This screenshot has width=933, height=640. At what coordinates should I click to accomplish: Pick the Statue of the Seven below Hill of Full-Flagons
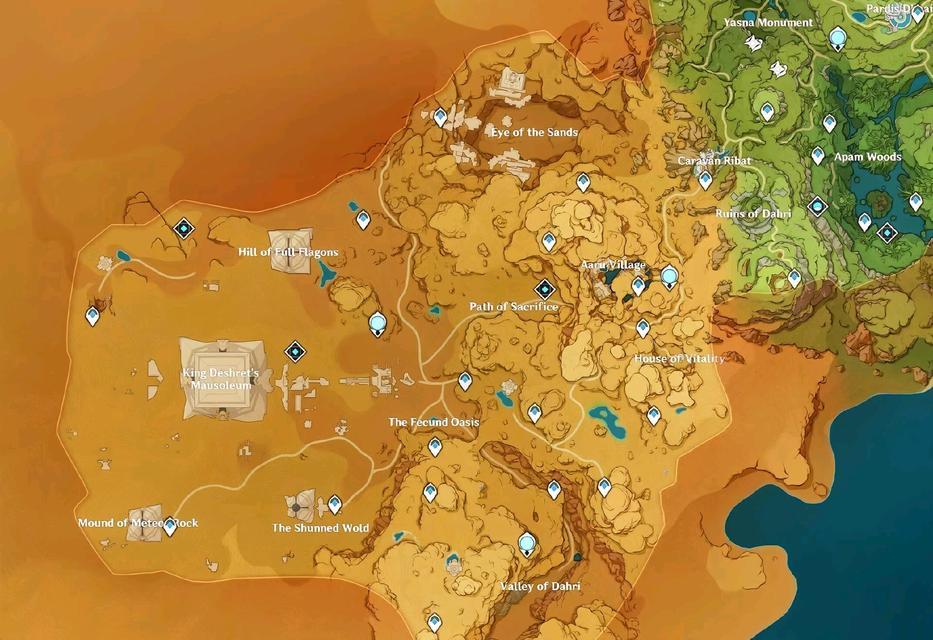377,322
